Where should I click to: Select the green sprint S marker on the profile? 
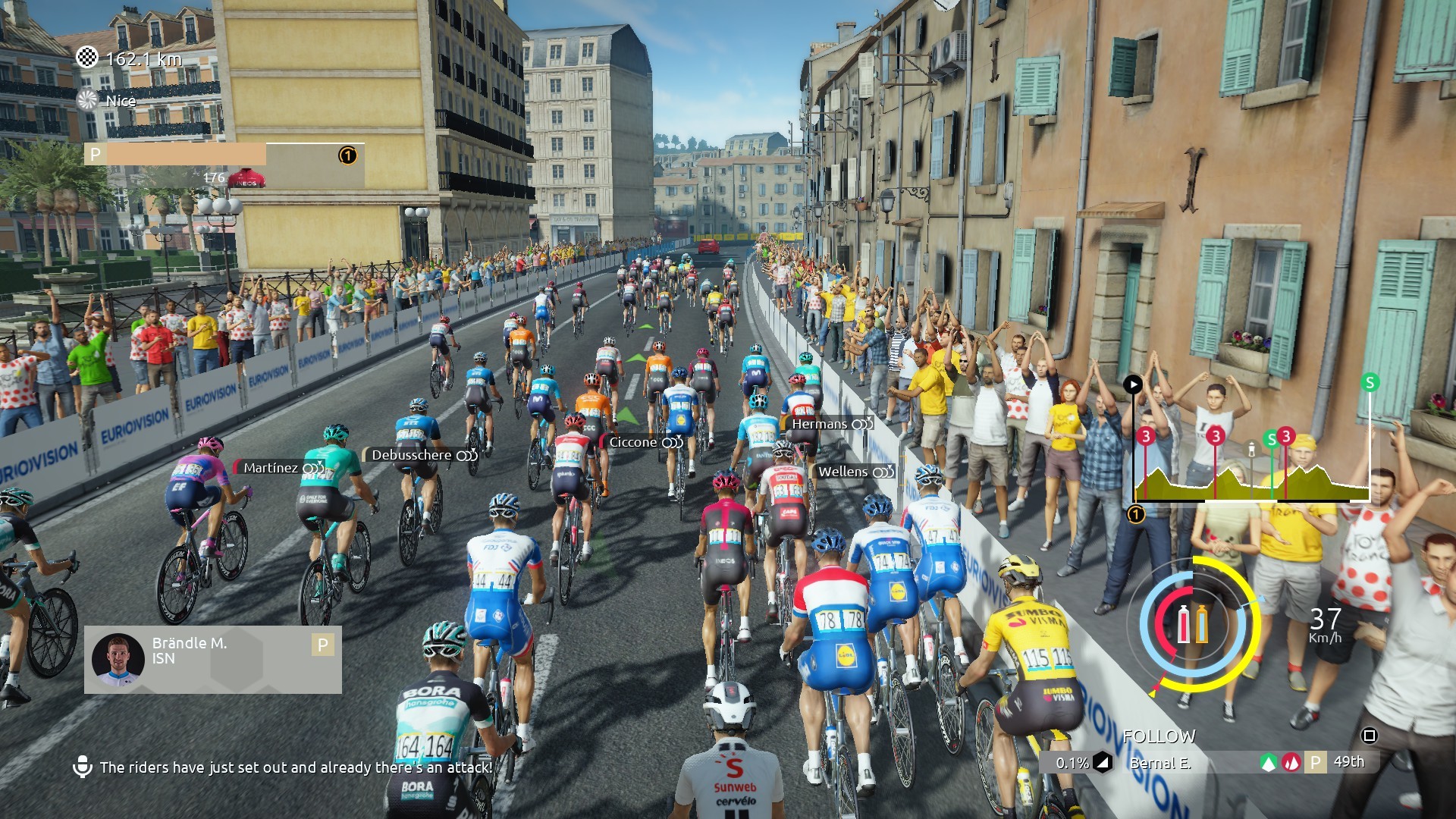(1272, 440)
